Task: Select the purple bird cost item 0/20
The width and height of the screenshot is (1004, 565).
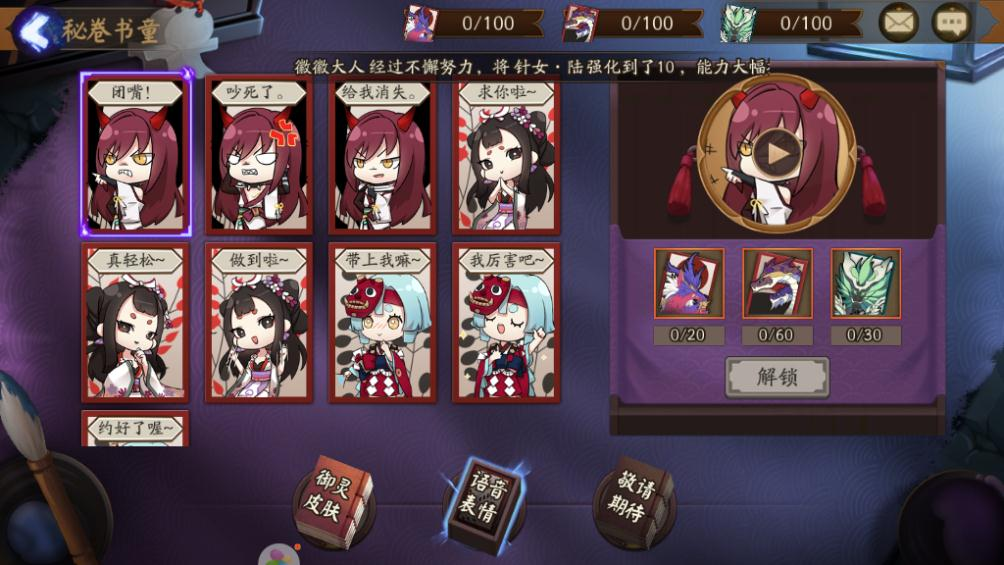Action: (689, 284)
